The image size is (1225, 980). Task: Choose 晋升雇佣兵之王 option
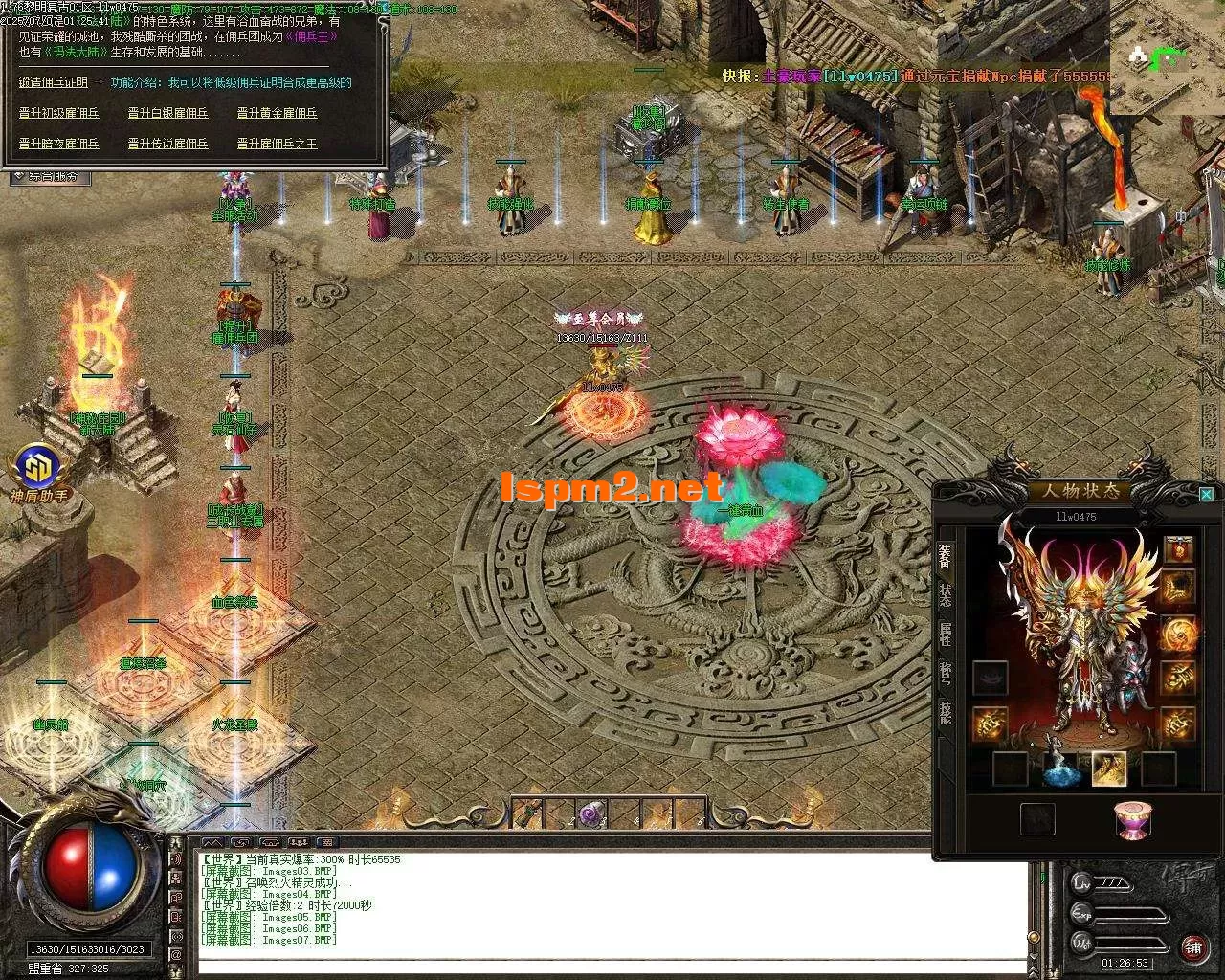point(278,144)
